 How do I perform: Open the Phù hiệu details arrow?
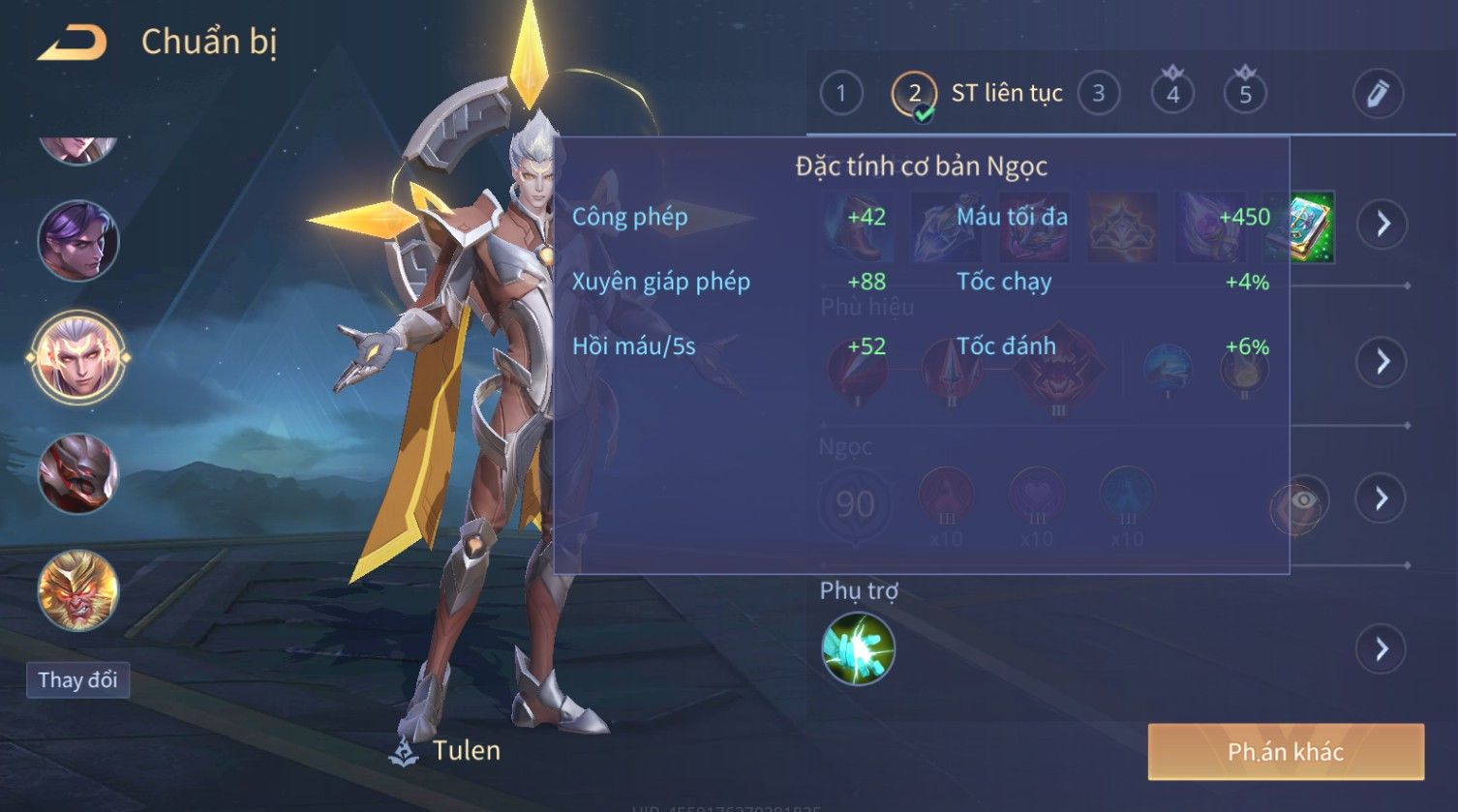tap(1382, 362)
